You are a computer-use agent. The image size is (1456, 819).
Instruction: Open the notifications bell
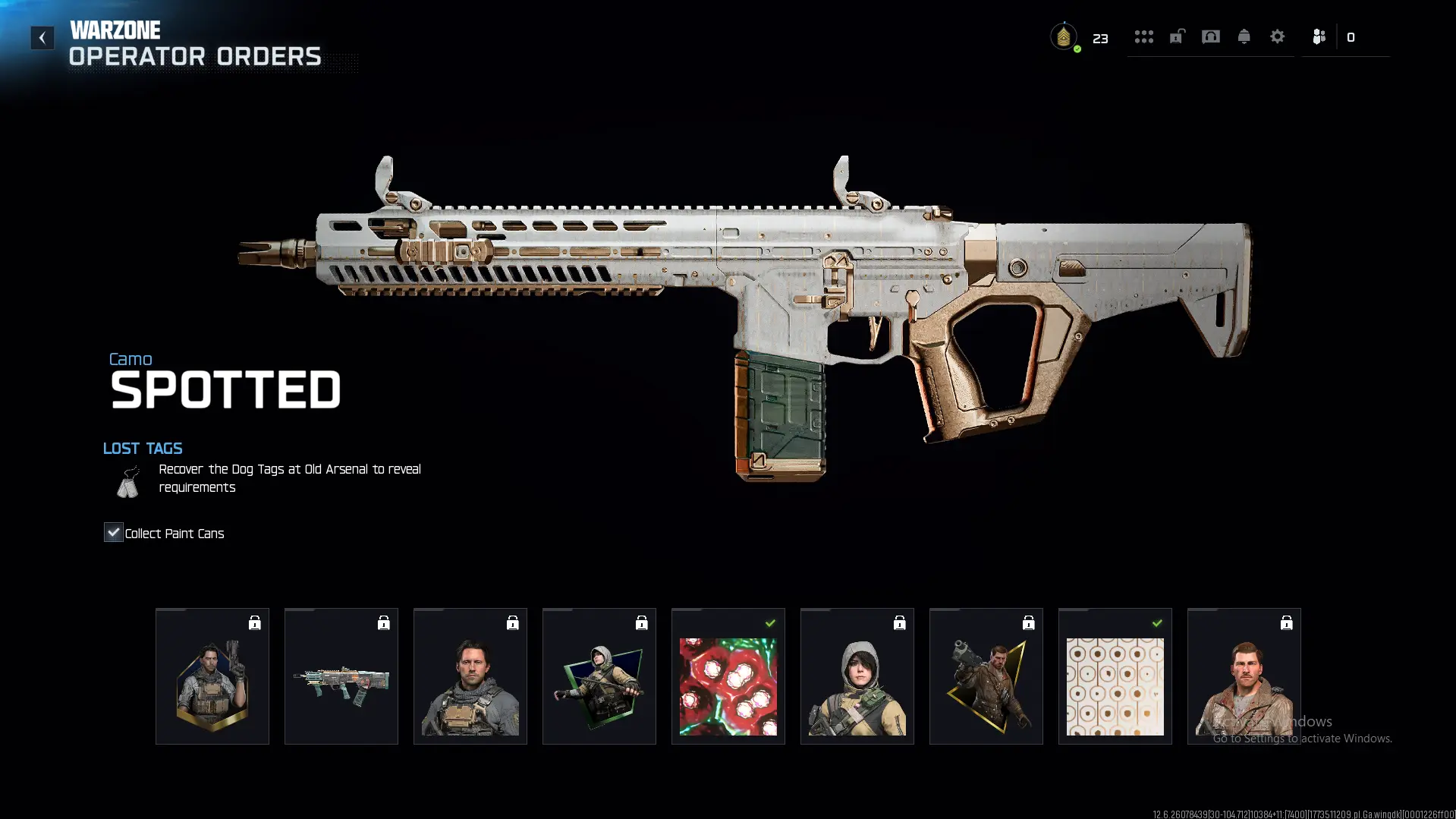[x=1244, y=36]
